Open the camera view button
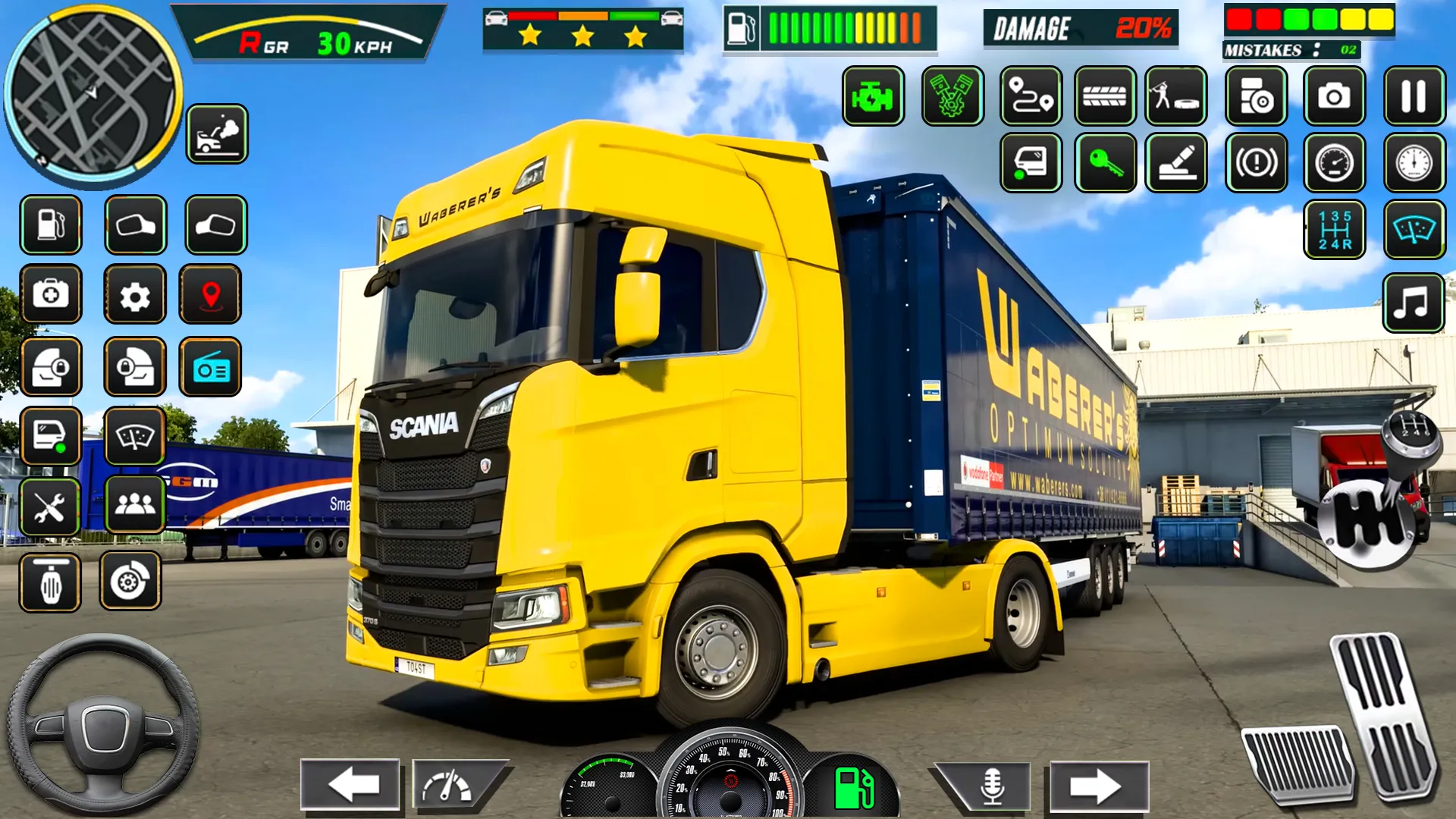The image size is (1456, 819). [x=1334, y=96]
